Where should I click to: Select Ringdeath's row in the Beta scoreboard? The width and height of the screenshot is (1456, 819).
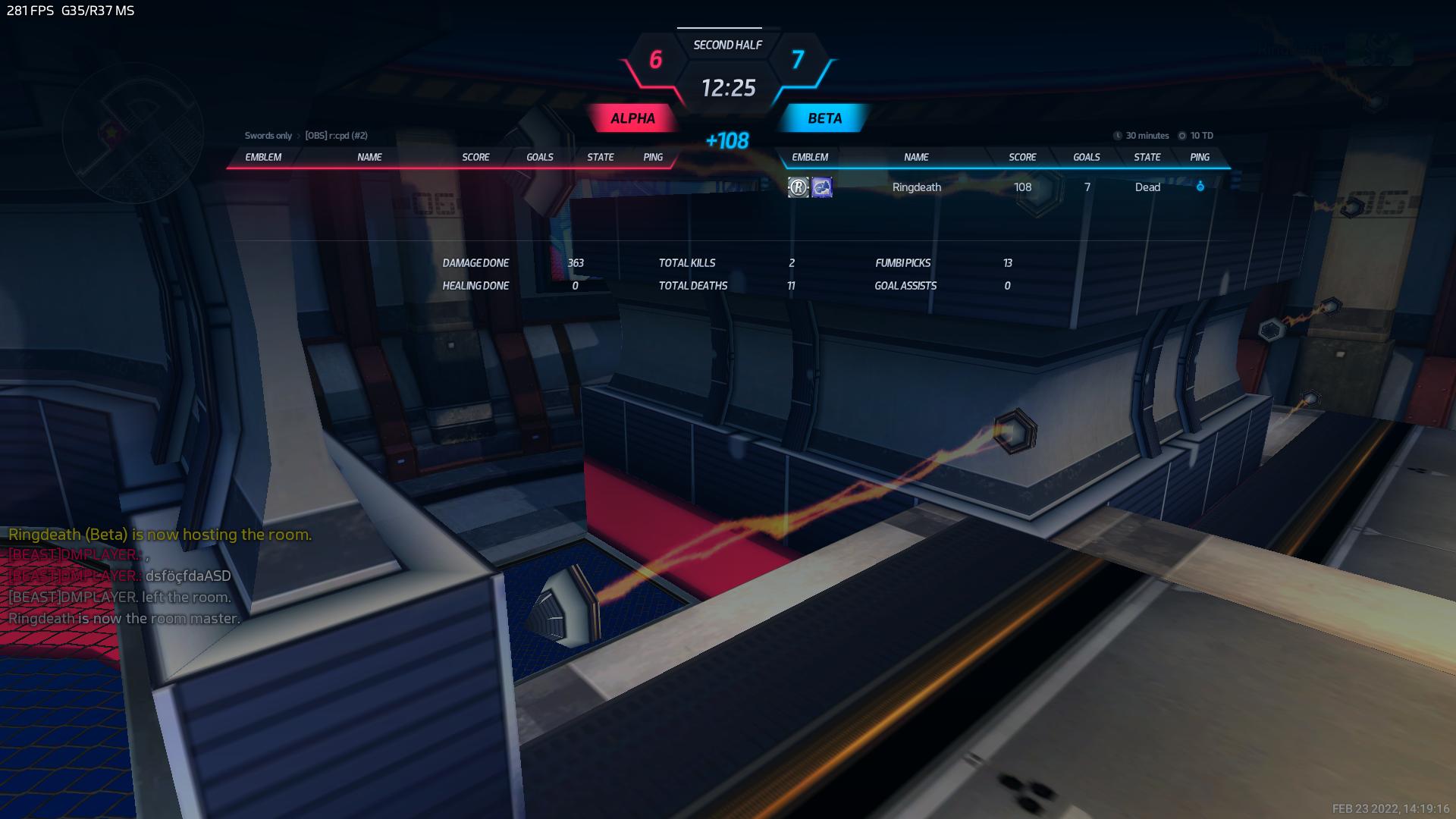click(x=917, y=187)
